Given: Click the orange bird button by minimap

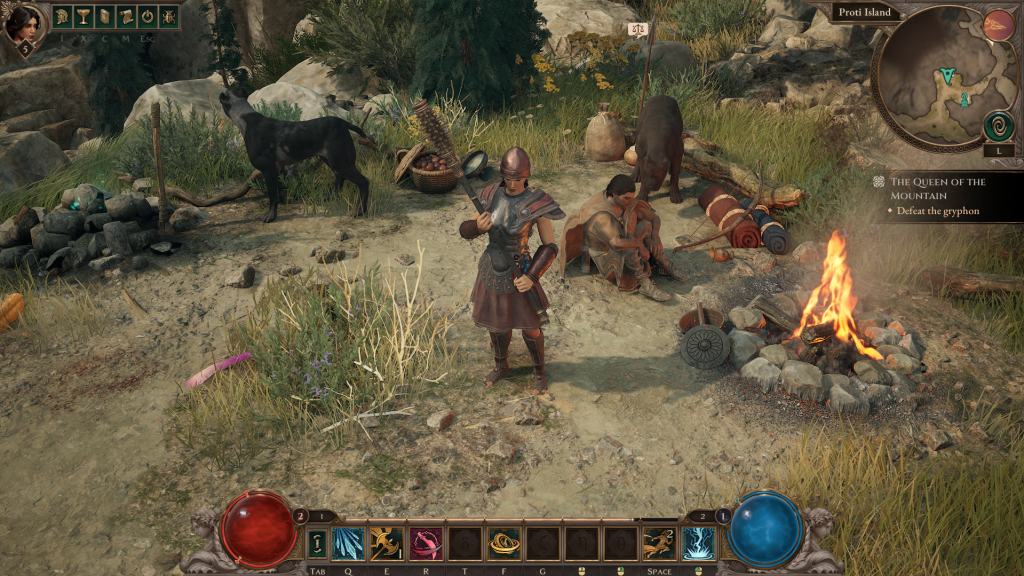Looking at the screenshot, I should [x=997, y=25].
